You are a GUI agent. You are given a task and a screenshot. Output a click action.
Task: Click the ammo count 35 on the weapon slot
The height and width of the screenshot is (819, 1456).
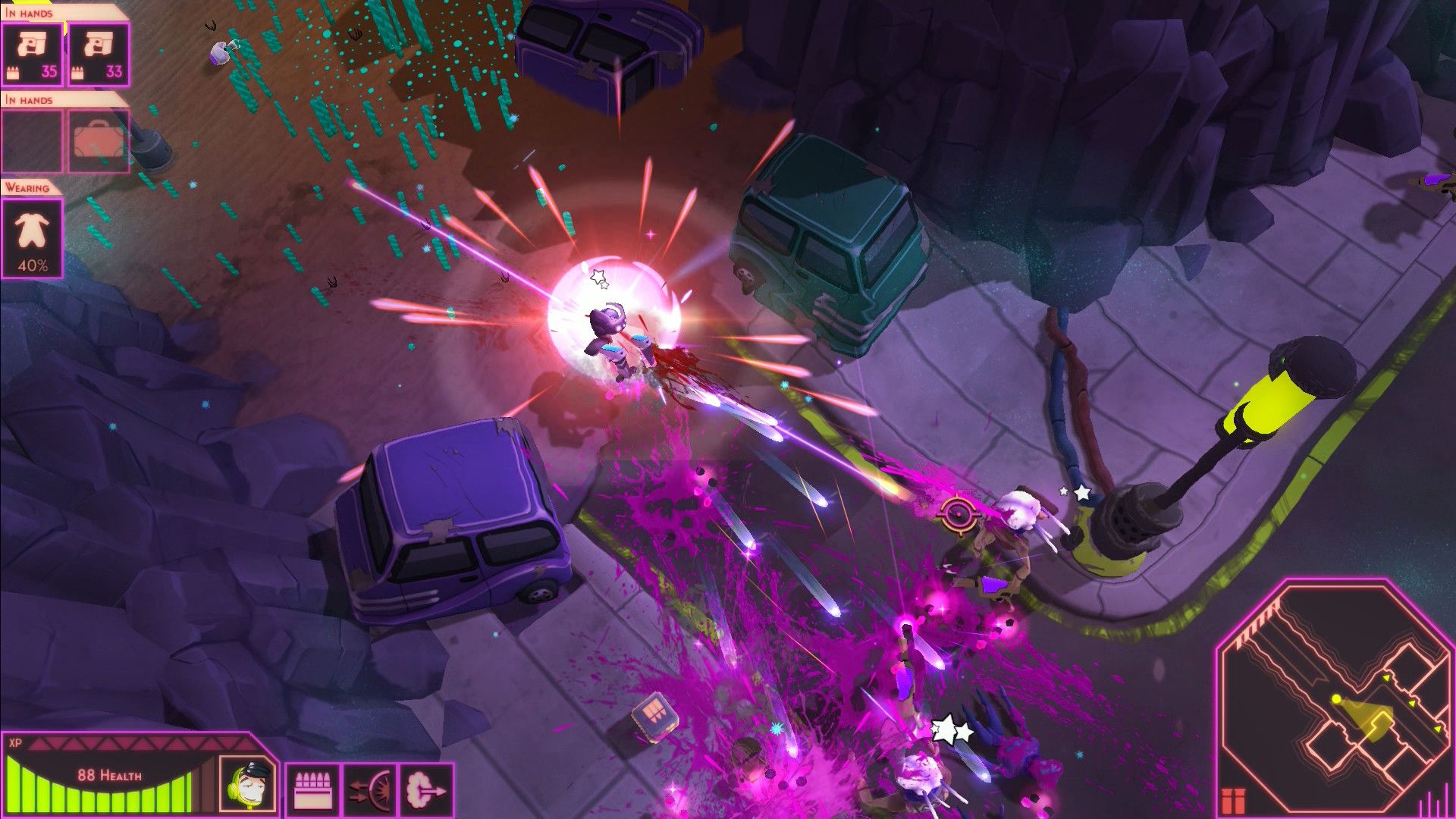pyautogui.click(x=48, y=71)
